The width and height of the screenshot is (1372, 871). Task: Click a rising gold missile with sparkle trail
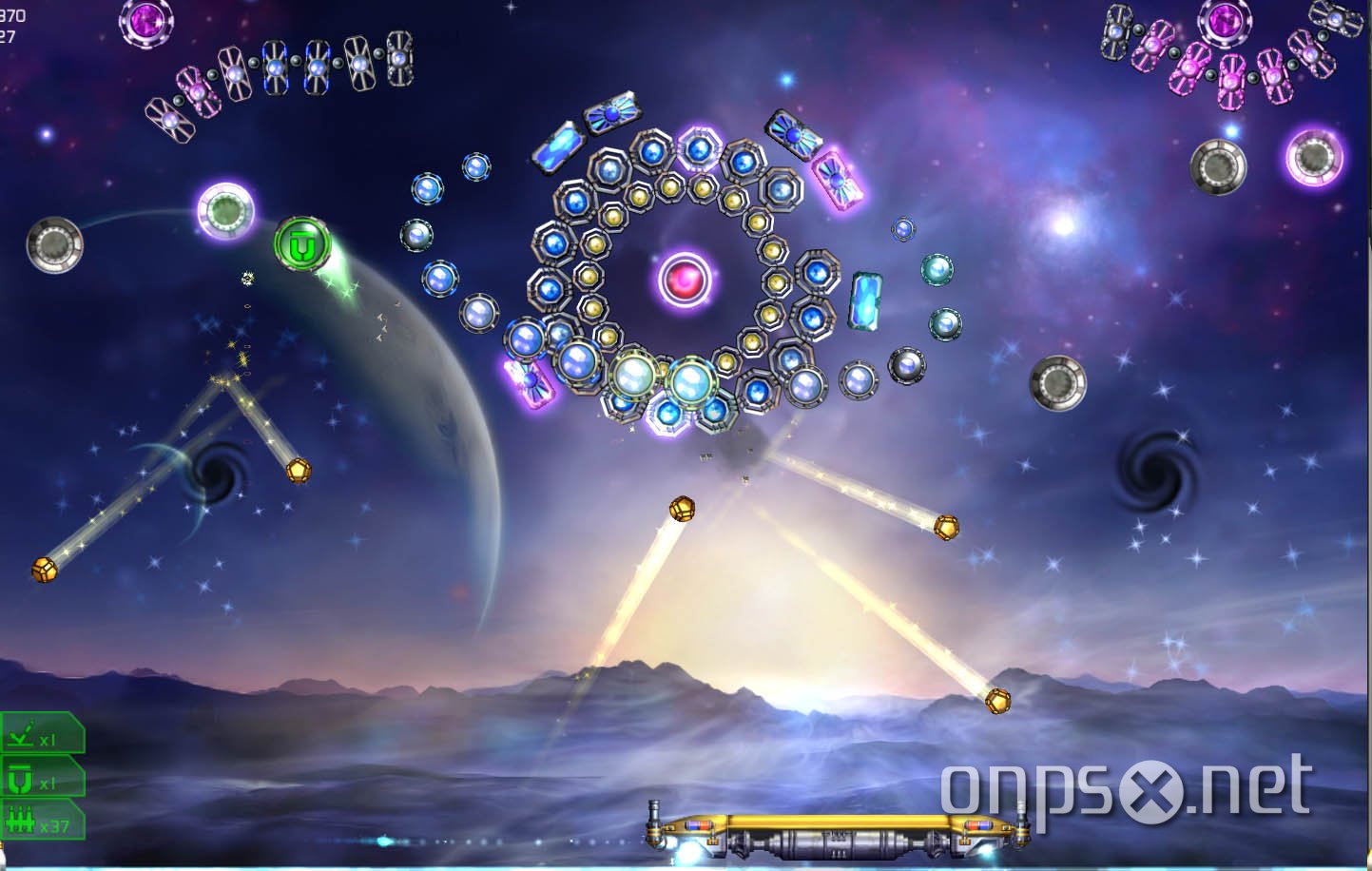[683, 507]
